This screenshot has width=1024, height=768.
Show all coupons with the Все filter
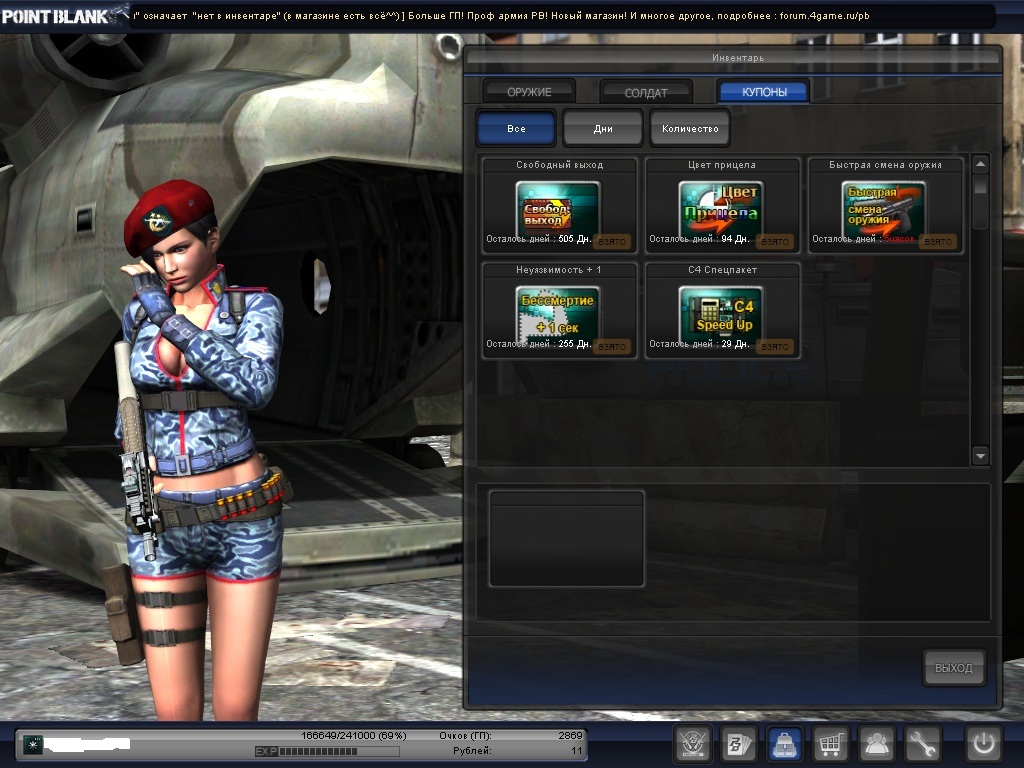[x=516, y=129]
